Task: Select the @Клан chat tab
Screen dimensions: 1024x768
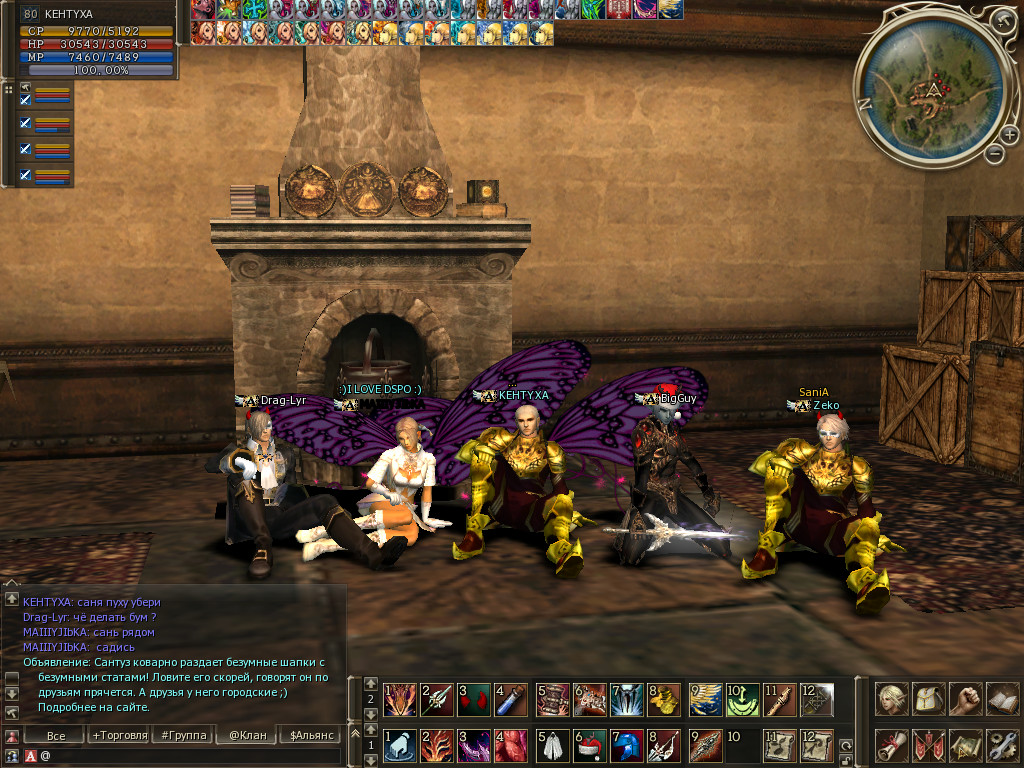Action: pyautogui.click(x=247, y=735)
